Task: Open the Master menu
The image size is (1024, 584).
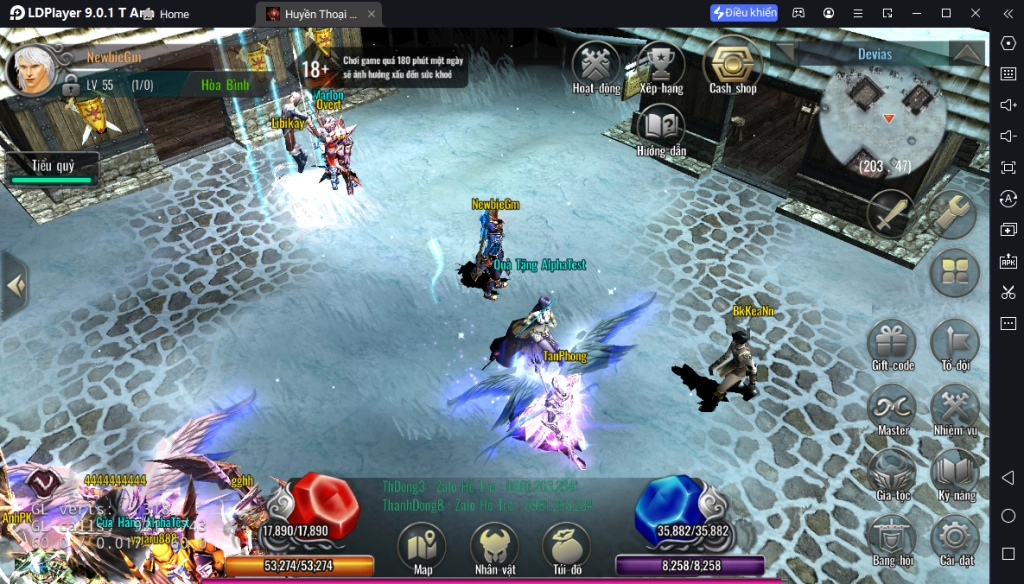Action: point(892,408)
